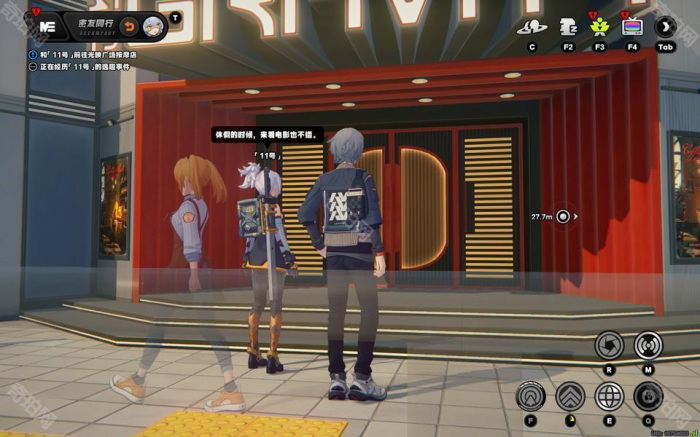Screen dimensions: 700x437
Task: Open the sleeping head rest icon
Action: 567,27
